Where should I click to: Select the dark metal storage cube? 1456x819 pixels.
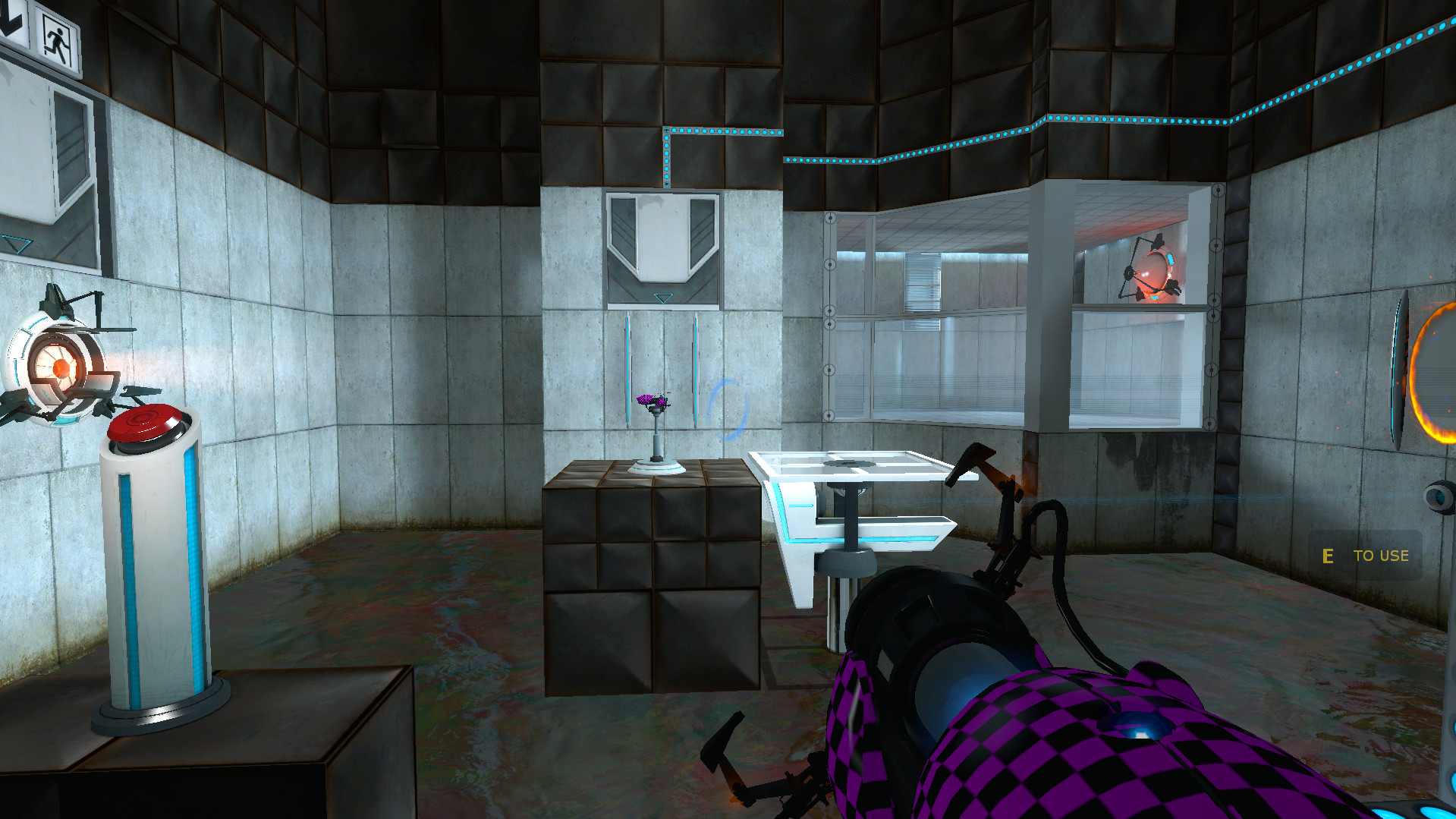click(653, 584)
